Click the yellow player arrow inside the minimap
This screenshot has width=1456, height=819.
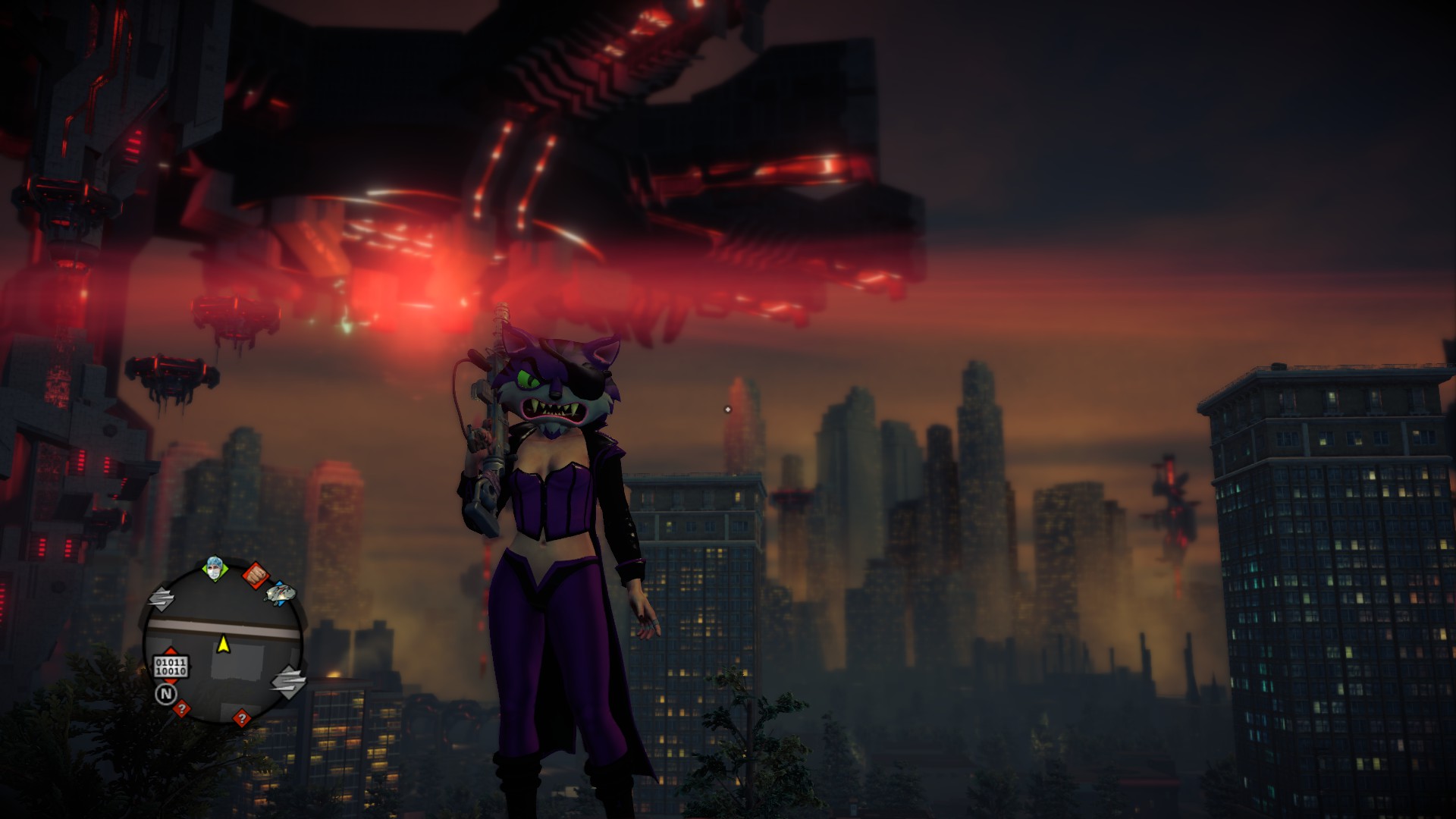pos(224,645)
